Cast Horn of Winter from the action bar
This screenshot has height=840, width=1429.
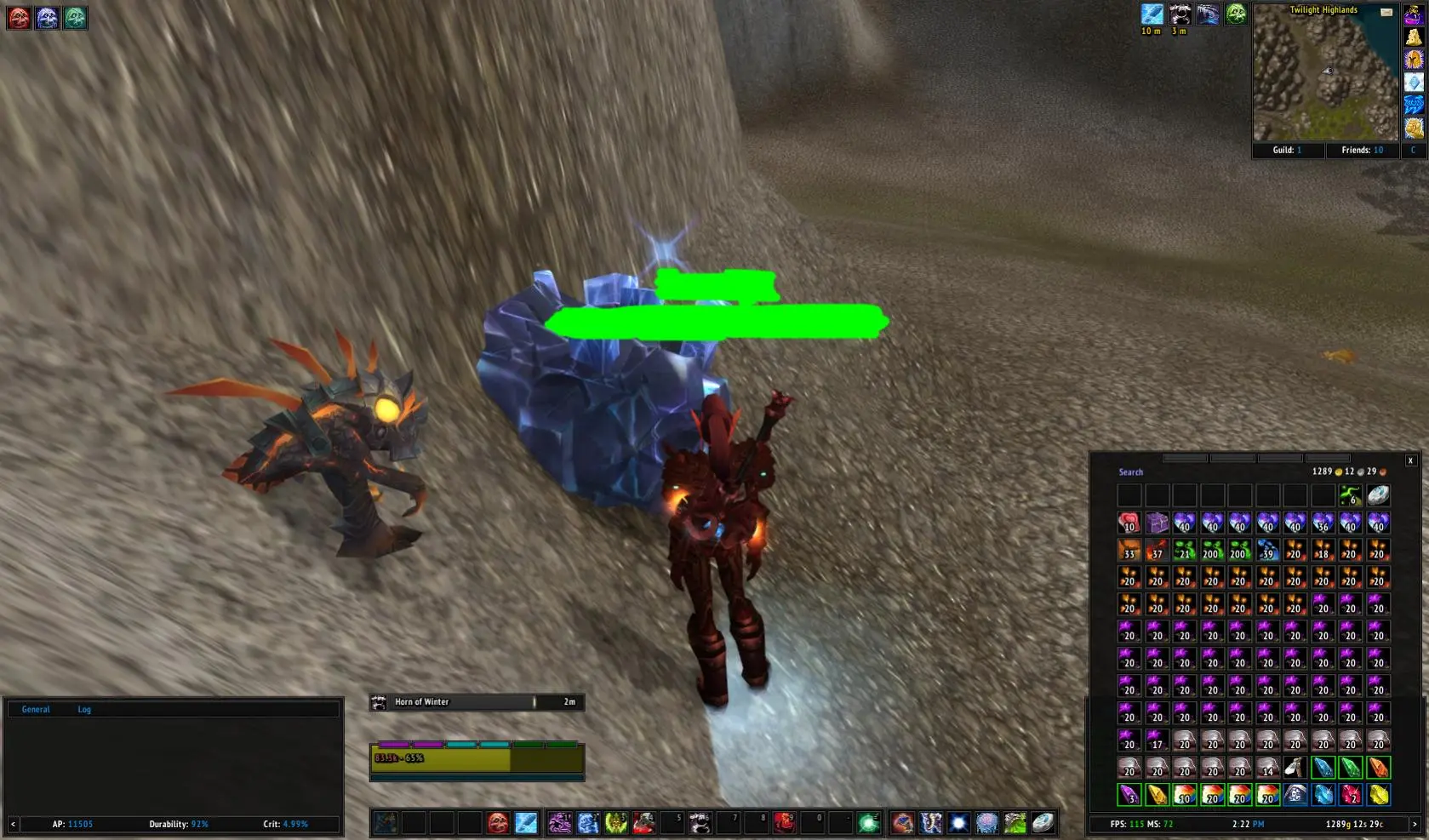click(700, 823)
